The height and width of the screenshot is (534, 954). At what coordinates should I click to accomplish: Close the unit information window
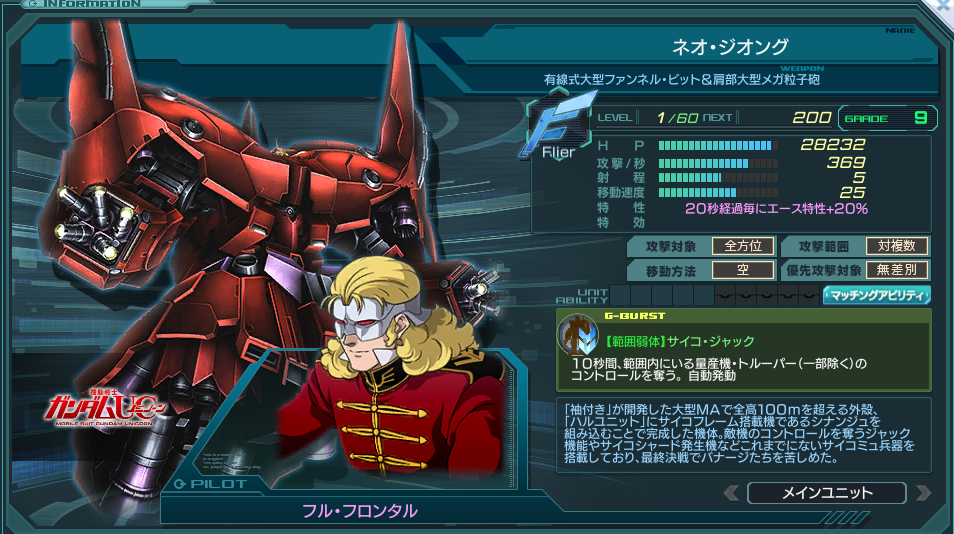click(x=945, y=5)
